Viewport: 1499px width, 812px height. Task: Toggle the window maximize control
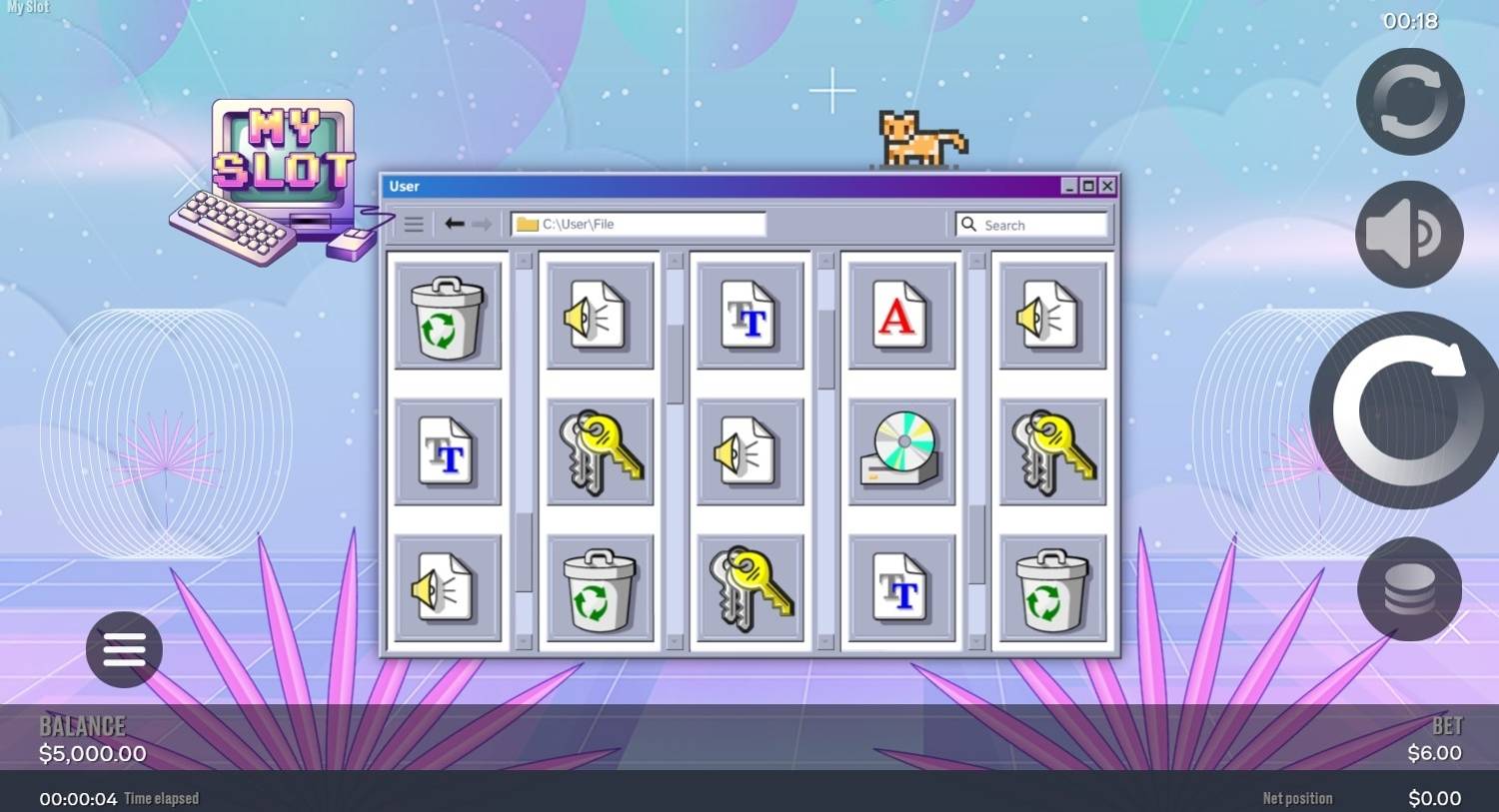pos(1088,186)
